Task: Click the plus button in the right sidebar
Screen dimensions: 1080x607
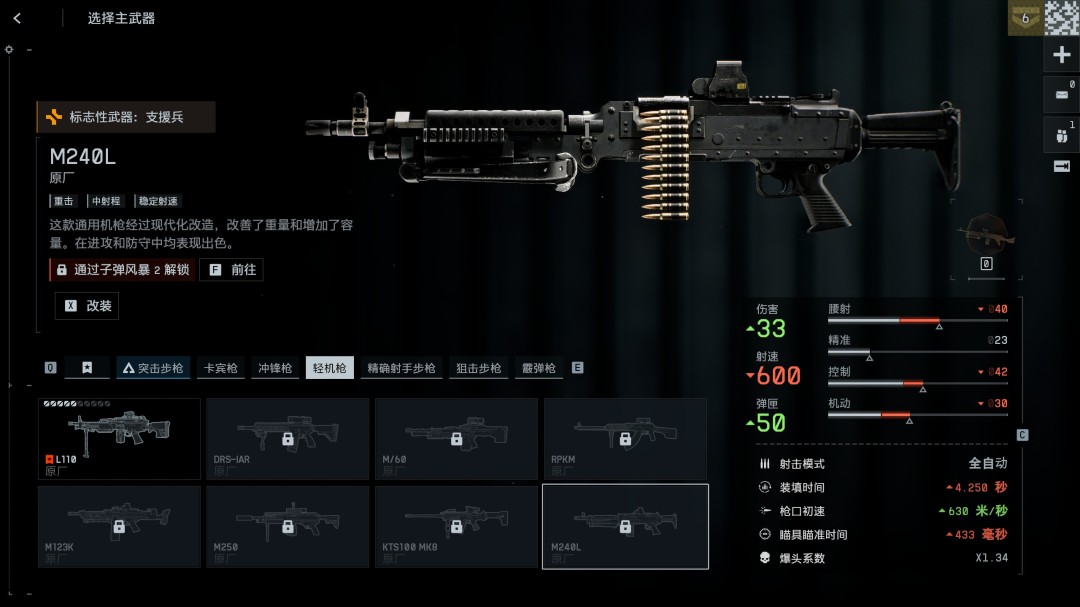Action: [x=1061, y=55]
